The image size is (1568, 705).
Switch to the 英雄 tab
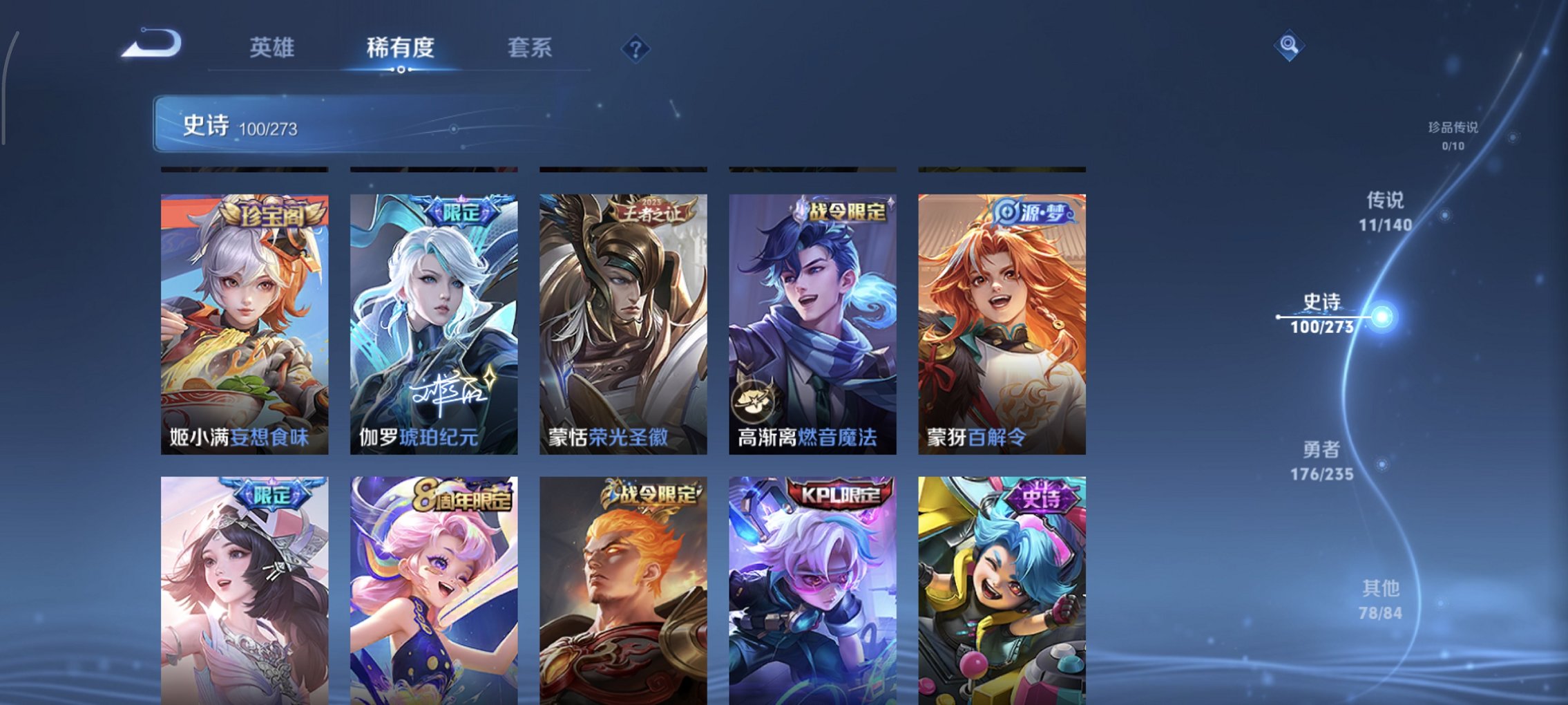[274, 47]
